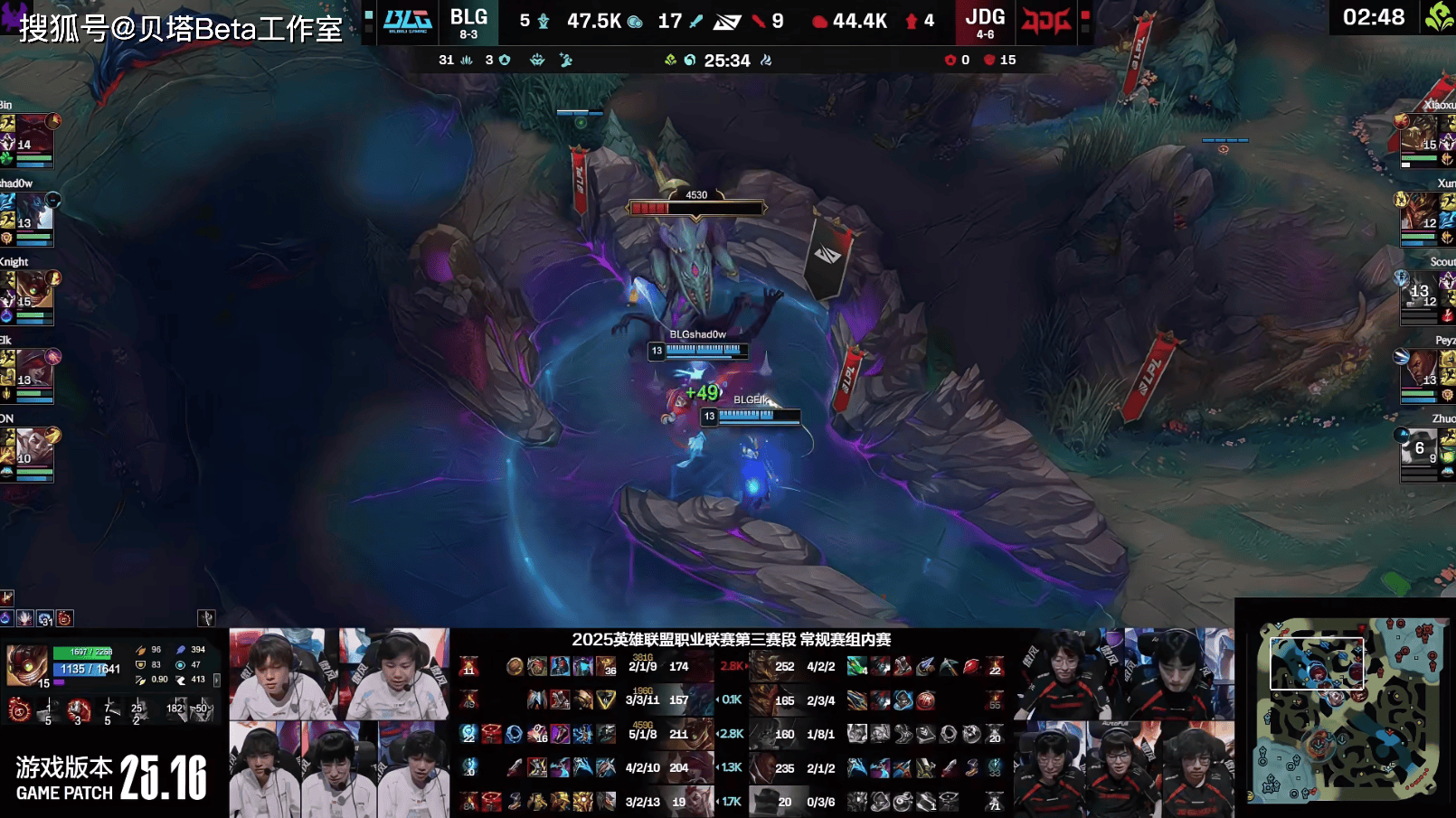
Task: Select Bin's champion portrait
Action: click(33, 136)
